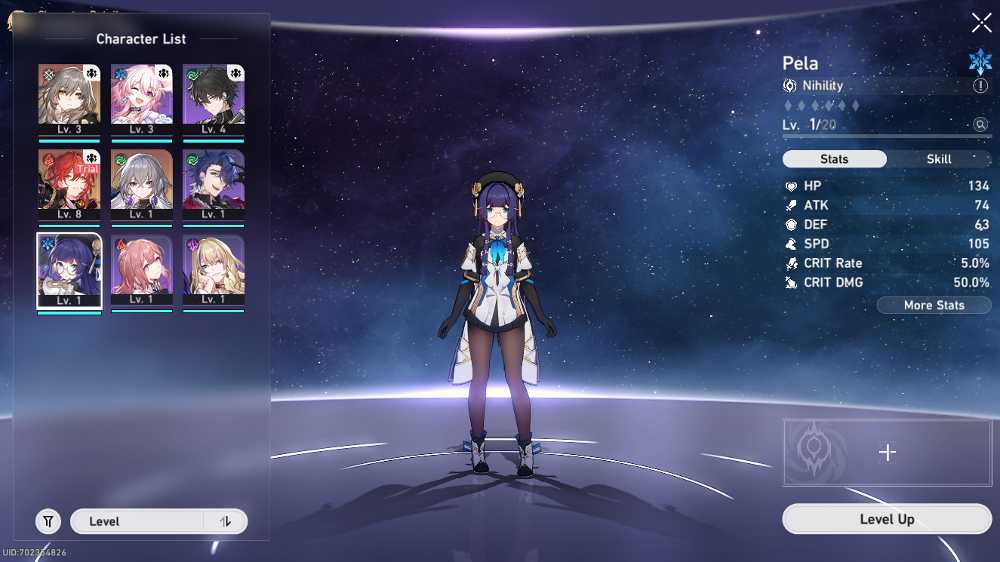
Task: Switch to the Skill tab
Action: [x=939, y=159]
